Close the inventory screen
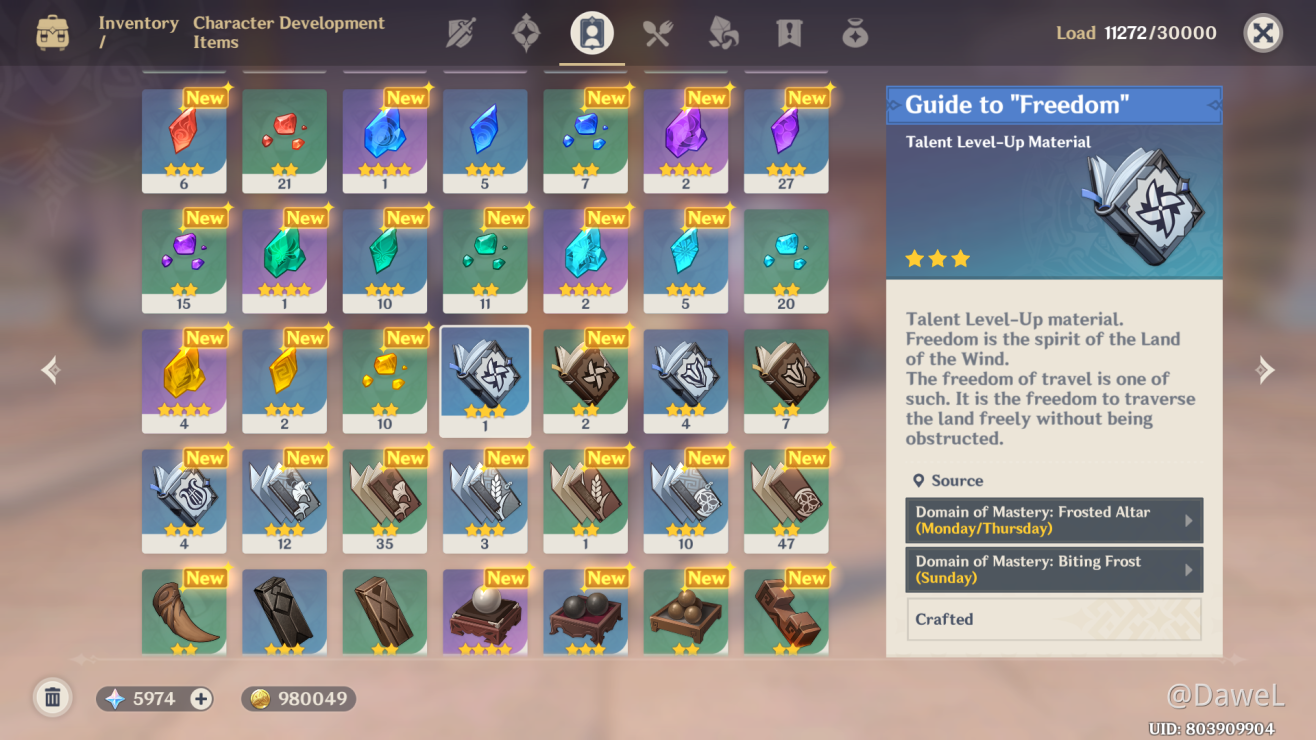1316x740 pixels. [x=1262, y=32]
